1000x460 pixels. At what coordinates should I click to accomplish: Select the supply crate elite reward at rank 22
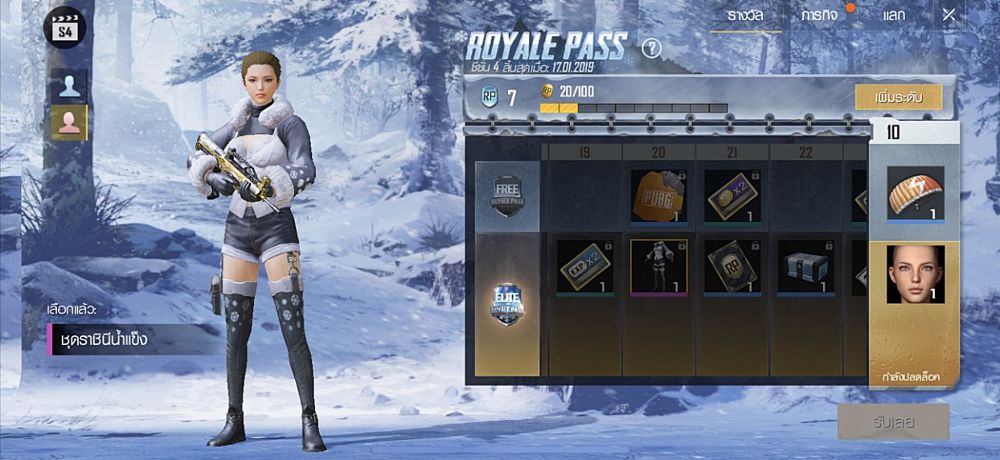coord(806,267)
